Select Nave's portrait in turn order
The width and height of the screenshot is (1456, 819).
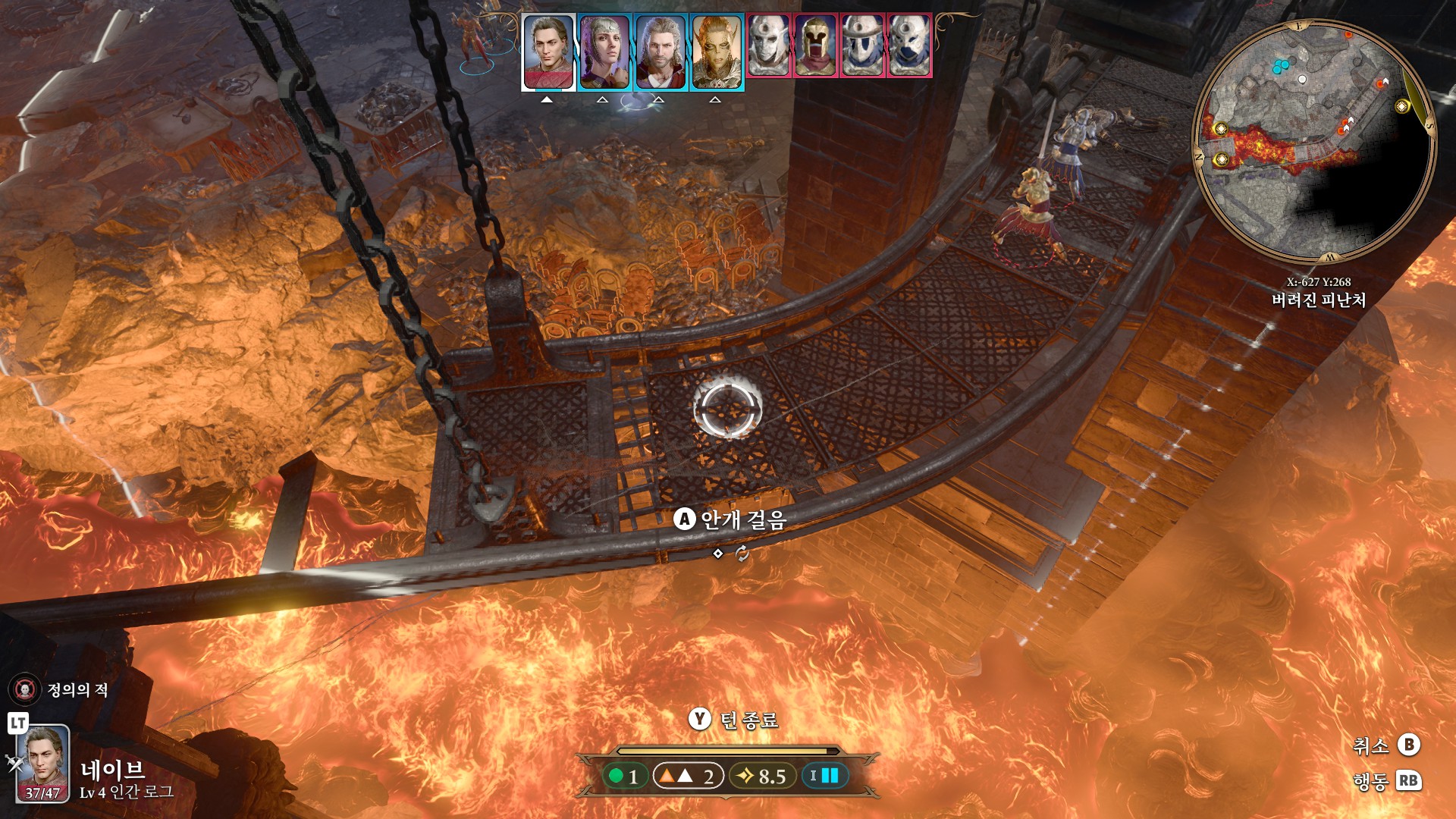pos(548,52)
